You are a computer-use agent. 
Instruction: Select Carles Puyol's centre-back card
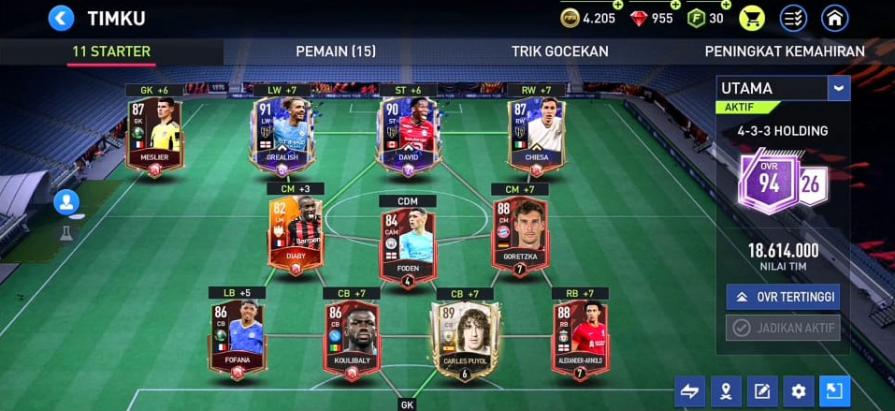[465, 338]
